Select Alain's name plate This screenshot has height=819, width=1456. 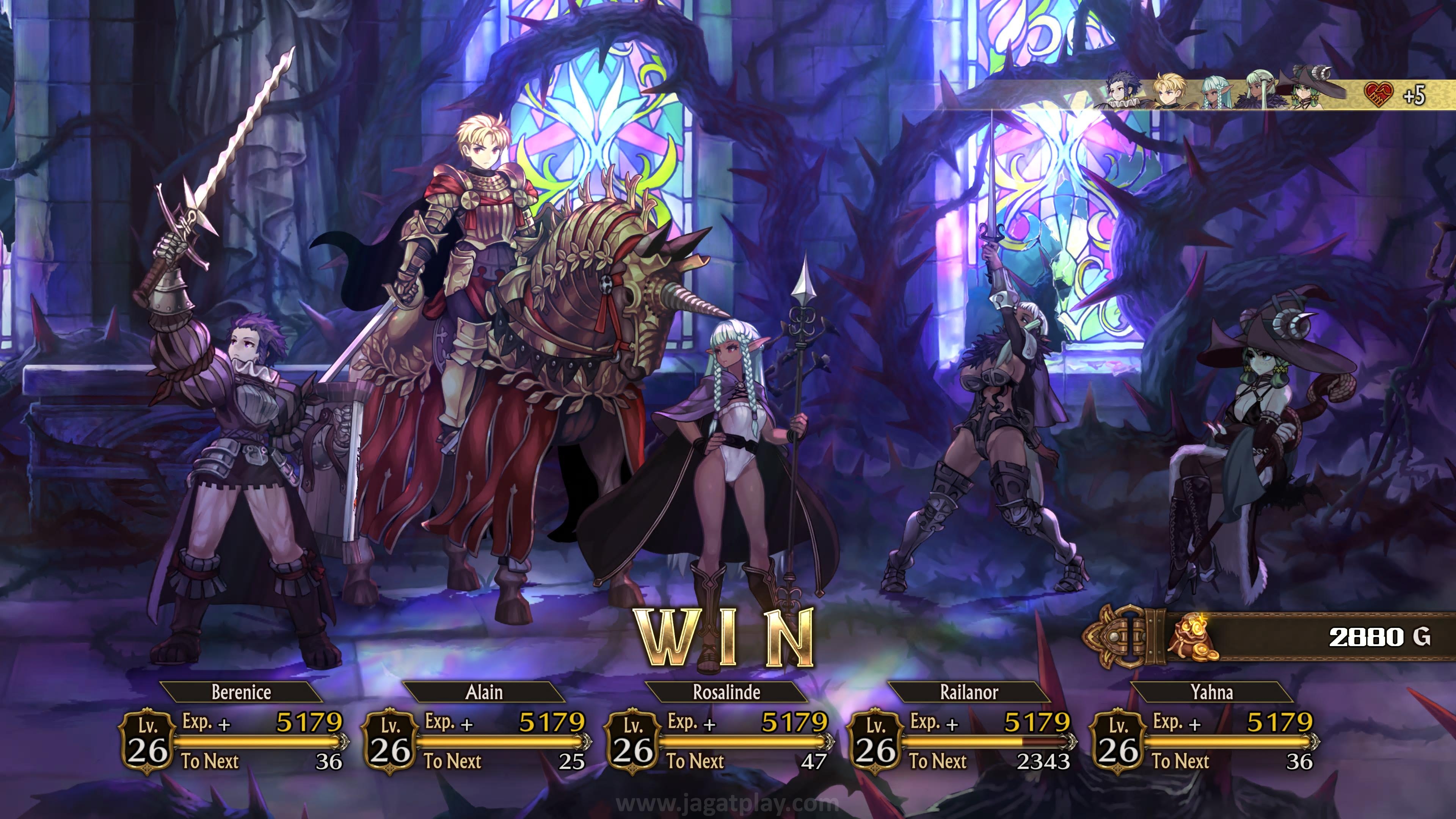484,692
